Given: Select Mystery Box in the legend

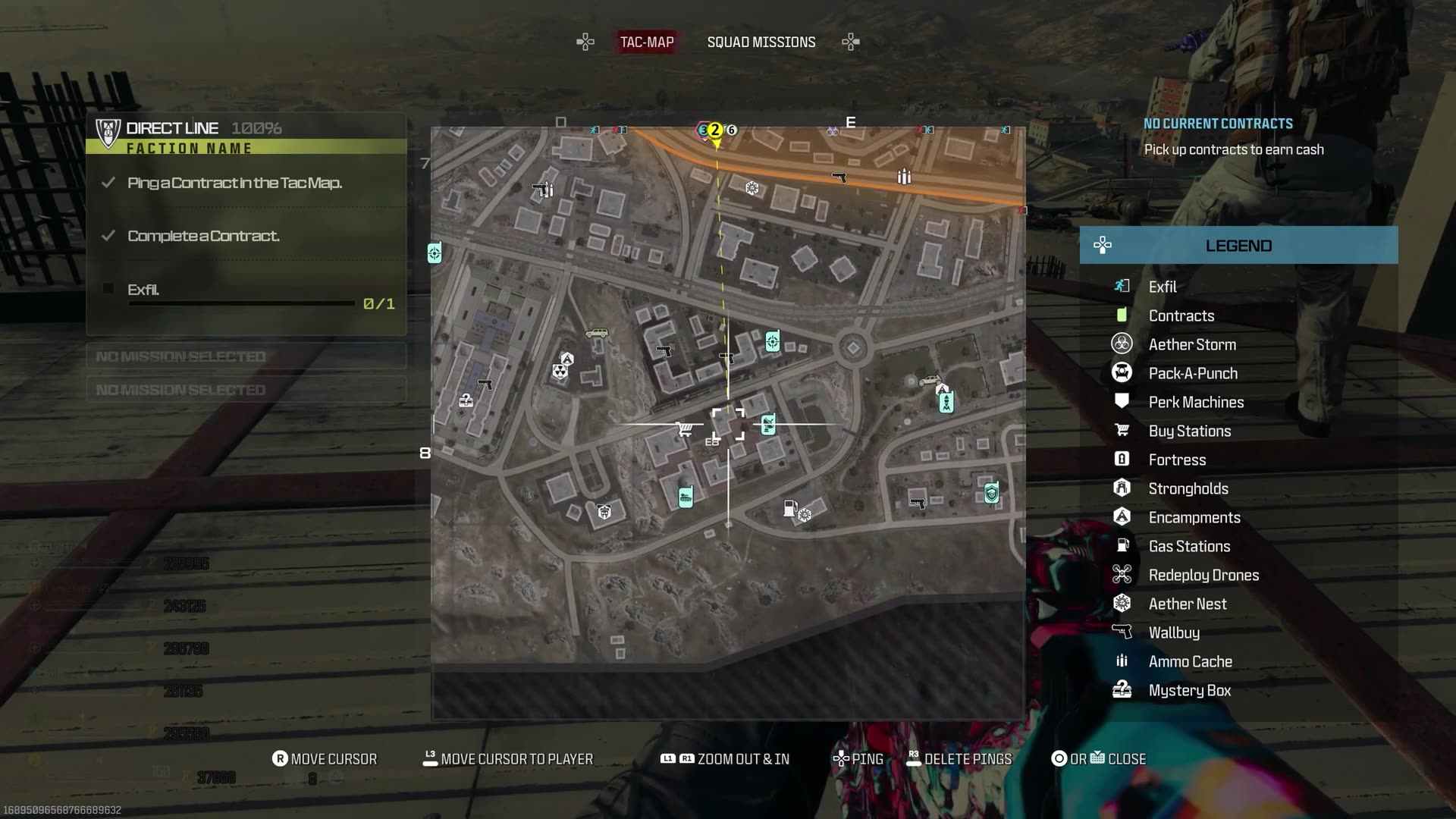Looking at the screenshot, I should pyautogui.click(x=1189, y=690).
